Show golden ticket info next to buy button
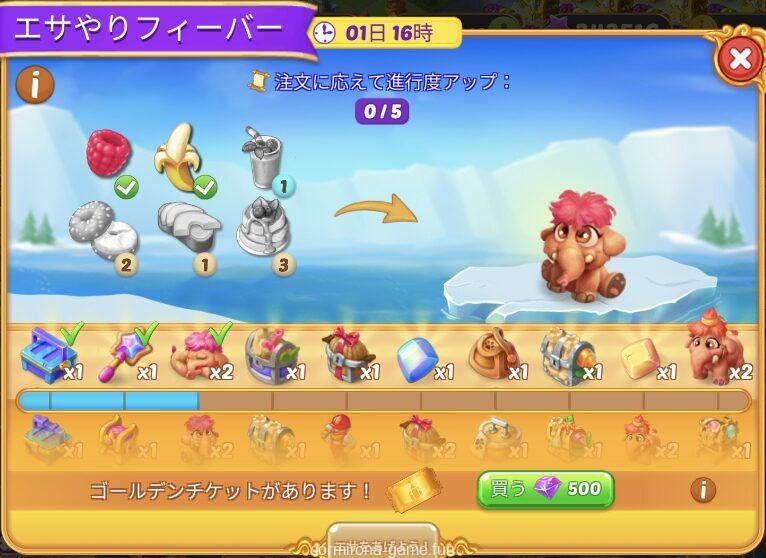This screenshot has width=766, height=558. (703, 489)
